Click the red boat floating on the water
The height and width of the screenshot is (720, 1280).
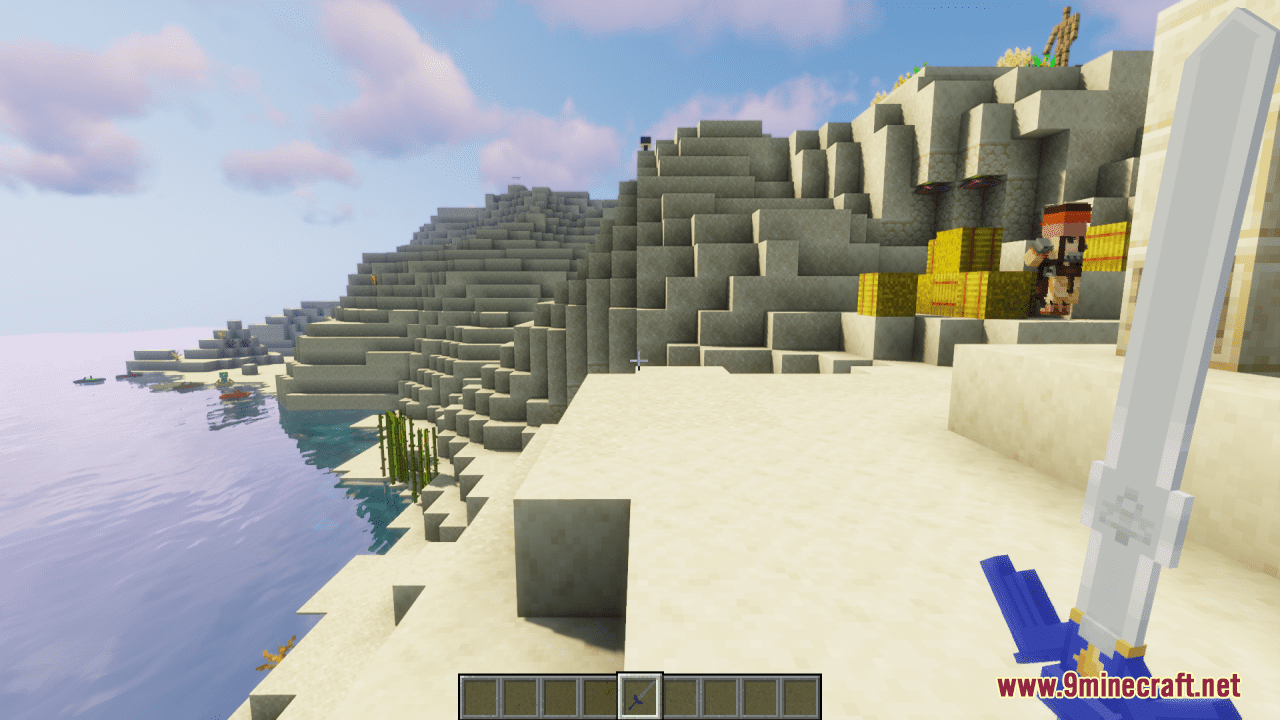(237, 394)
